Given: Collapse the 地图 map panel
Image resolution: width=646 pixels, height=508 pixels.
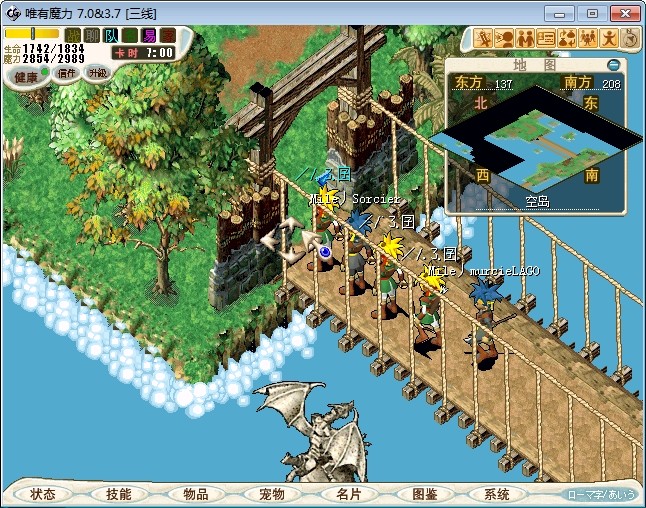Looking at the screenshot, I should pyautogui.click(x=613, y=65).
